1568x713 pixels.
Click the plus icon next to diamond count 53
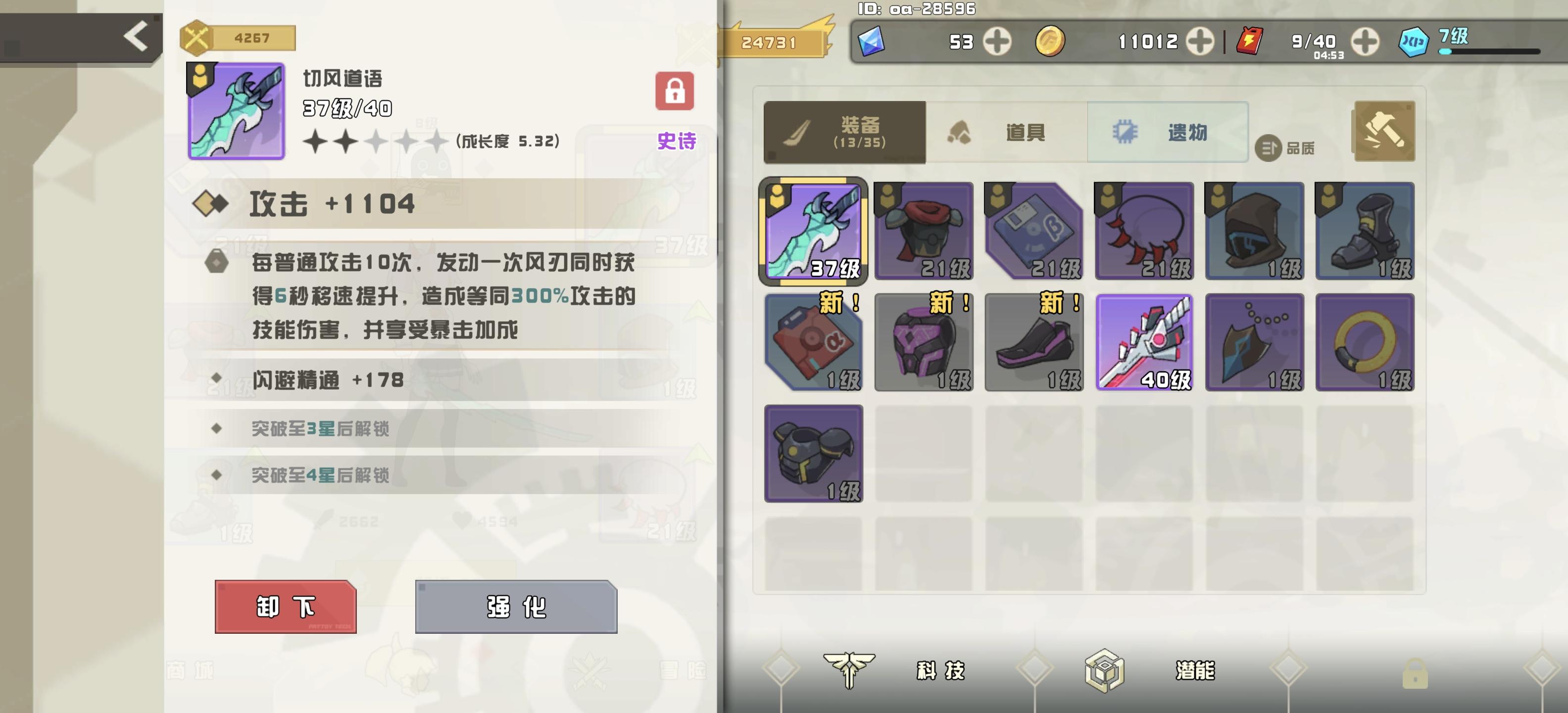point(996,42)
